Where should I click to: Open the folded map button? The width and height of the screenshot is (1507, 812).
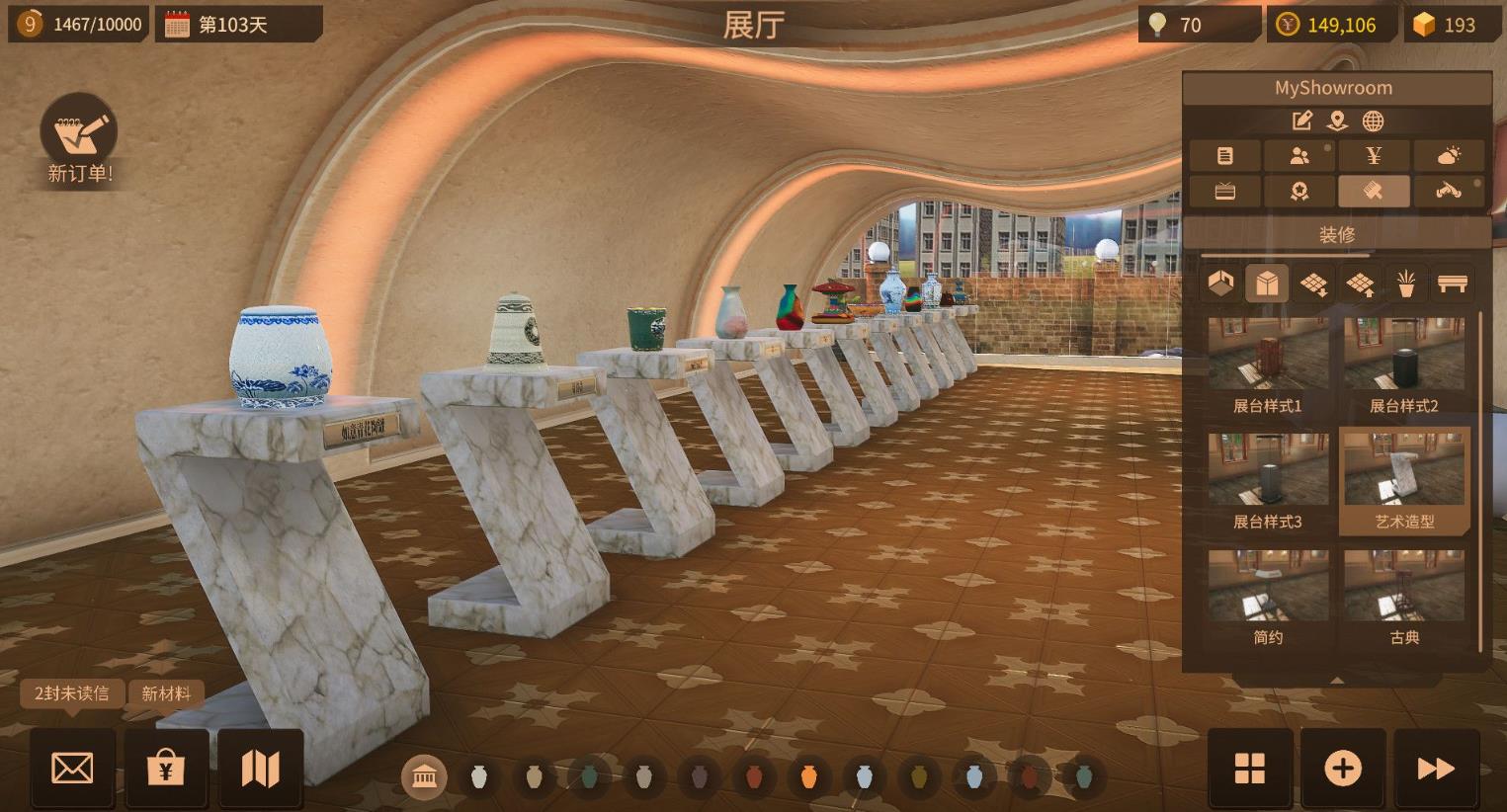point(260,768)
